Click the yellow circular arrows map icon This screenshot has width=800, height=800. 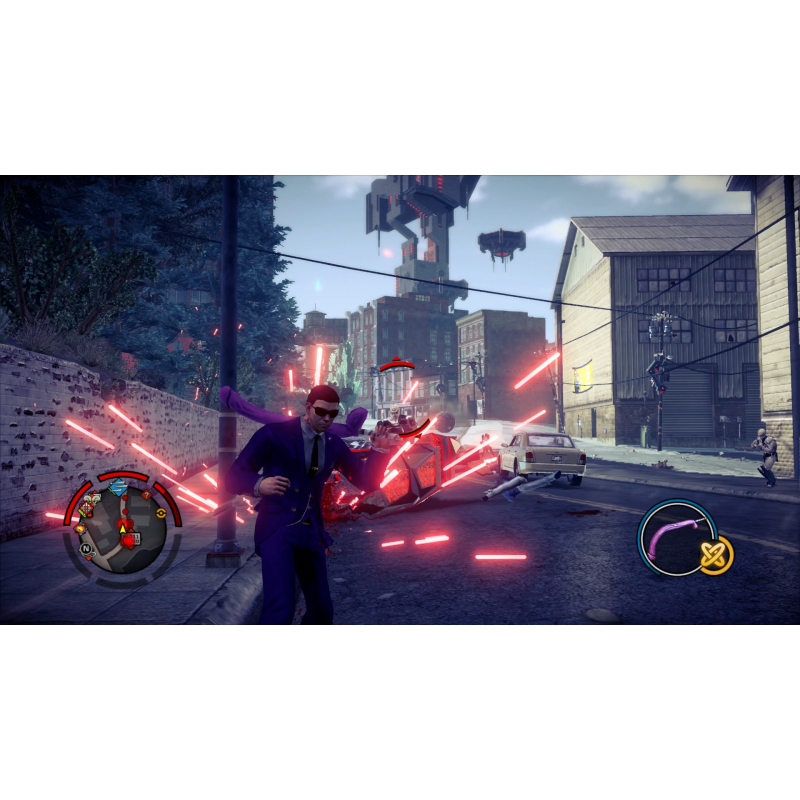[161, 514]
